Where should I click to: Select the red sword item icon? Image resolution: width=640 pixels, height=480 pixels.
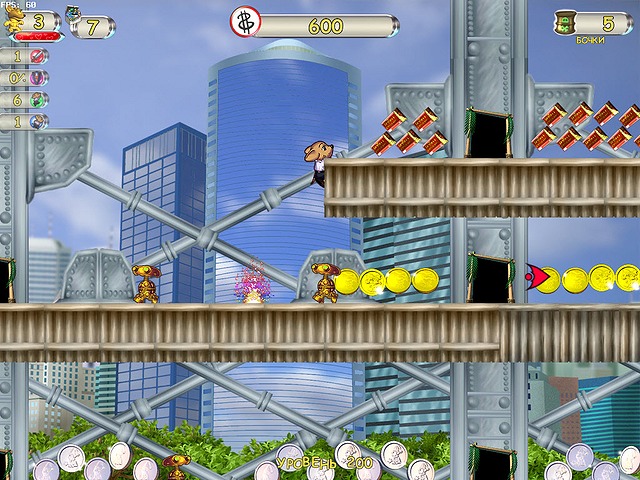(x=37, y=56)
